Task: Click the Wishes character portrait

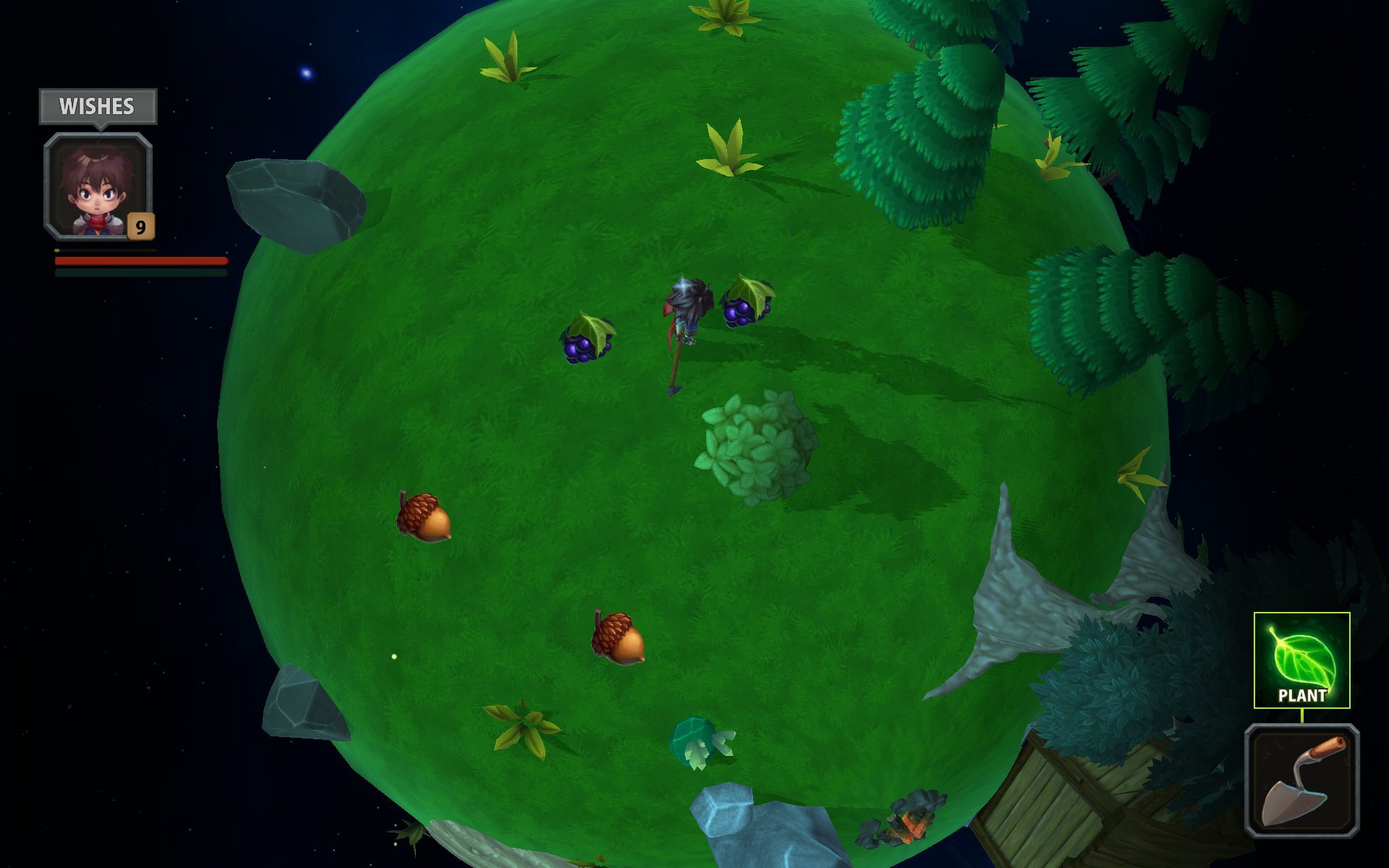Action: (98, 186)
